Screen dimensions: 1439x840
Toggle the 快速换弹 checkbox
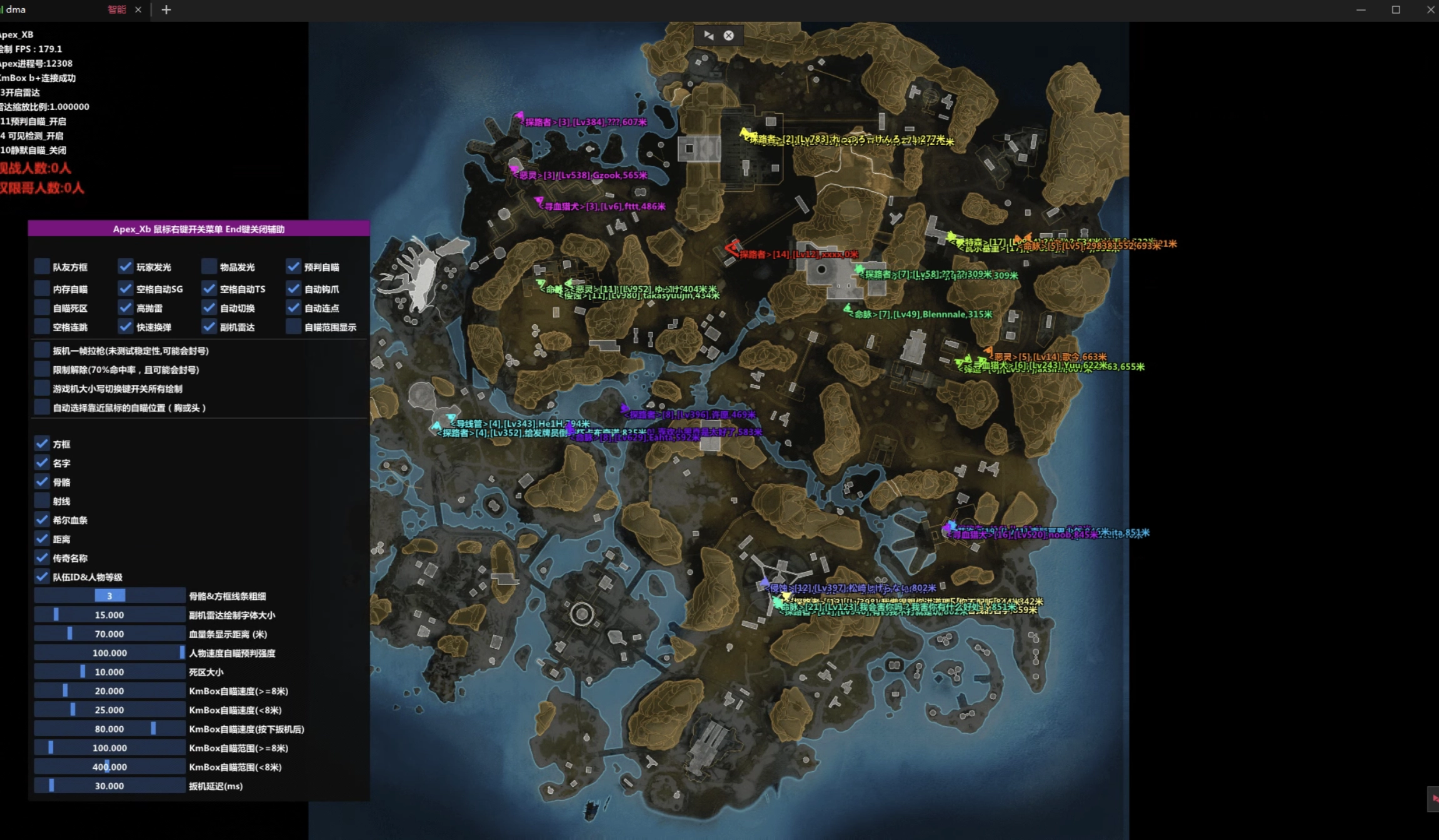point(126,327)
